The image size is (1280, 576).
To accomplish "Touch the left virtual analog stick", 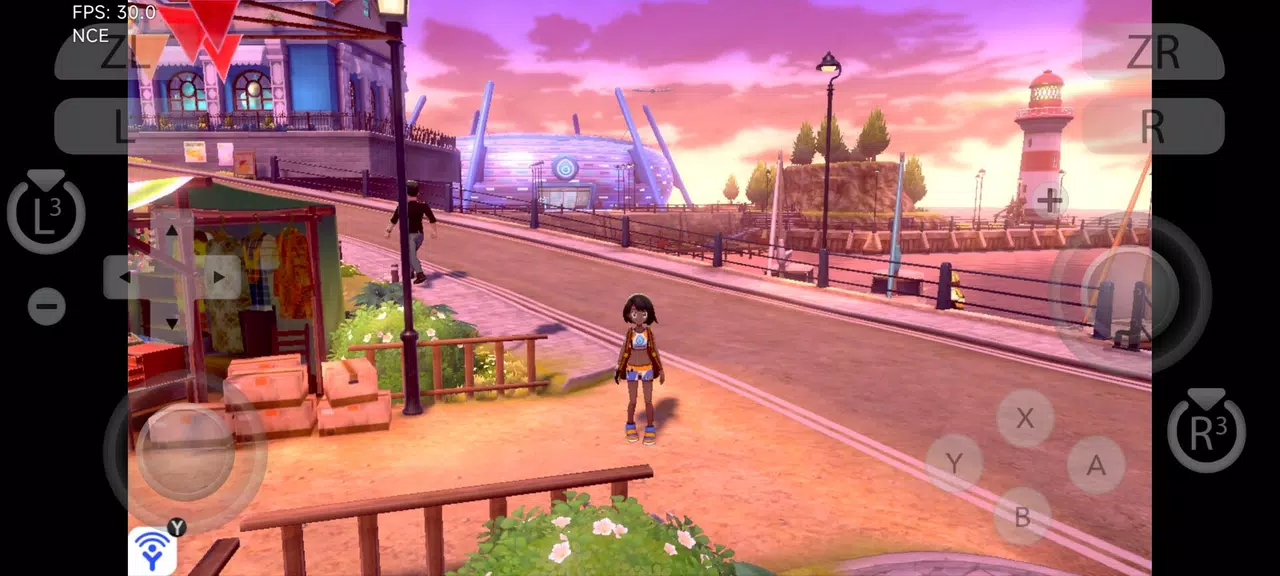I will (x=185, y=452).
